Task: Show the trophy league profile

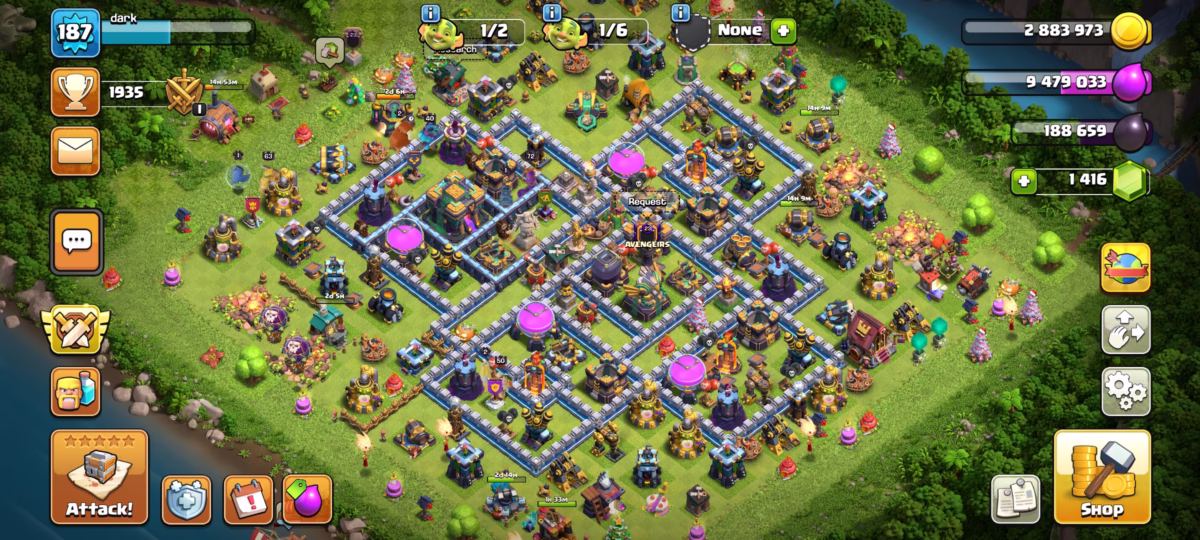Action: 76,93
